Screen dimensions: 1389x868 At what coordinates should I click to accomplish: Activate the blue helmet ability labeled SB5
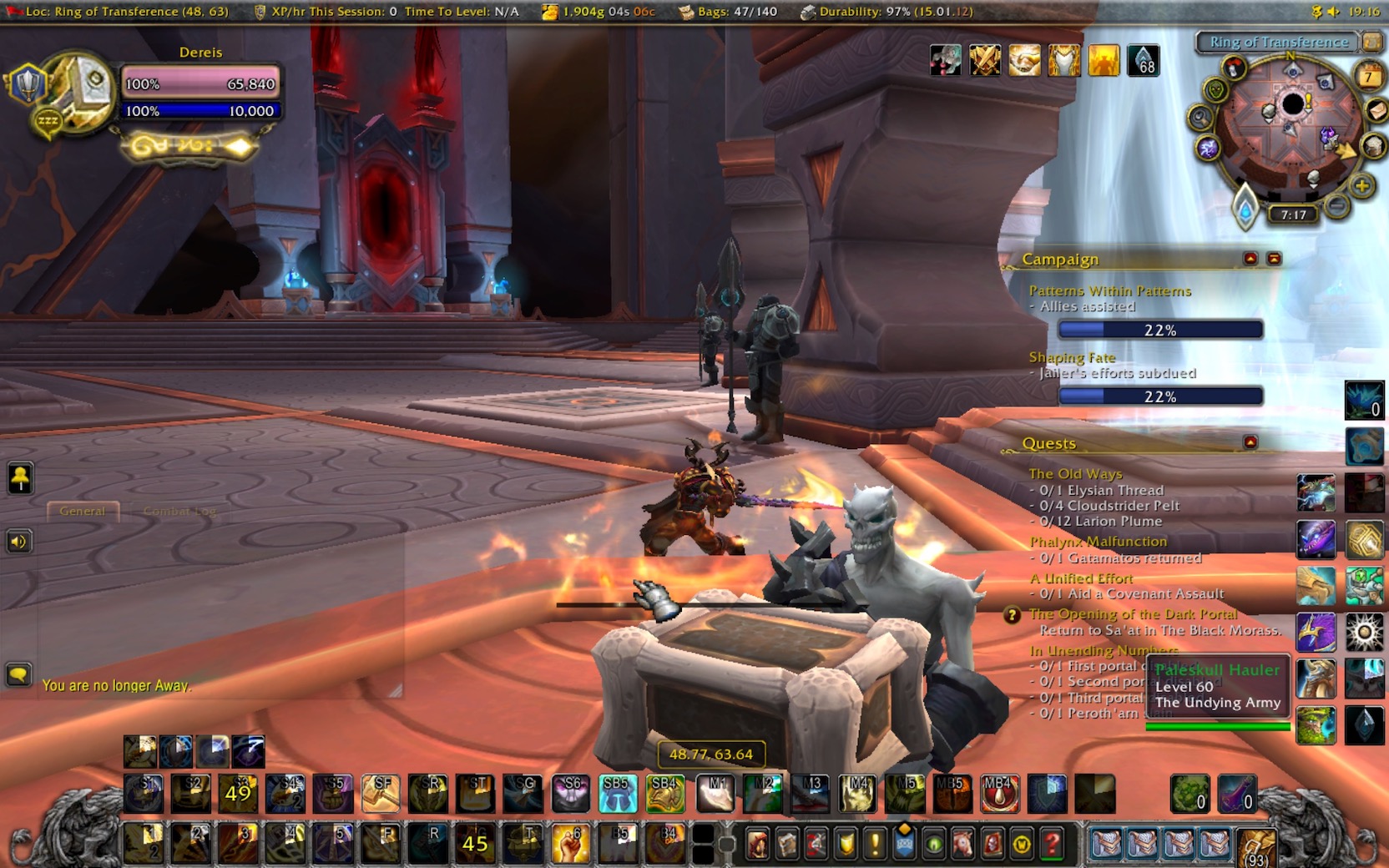tap(617, 794)
